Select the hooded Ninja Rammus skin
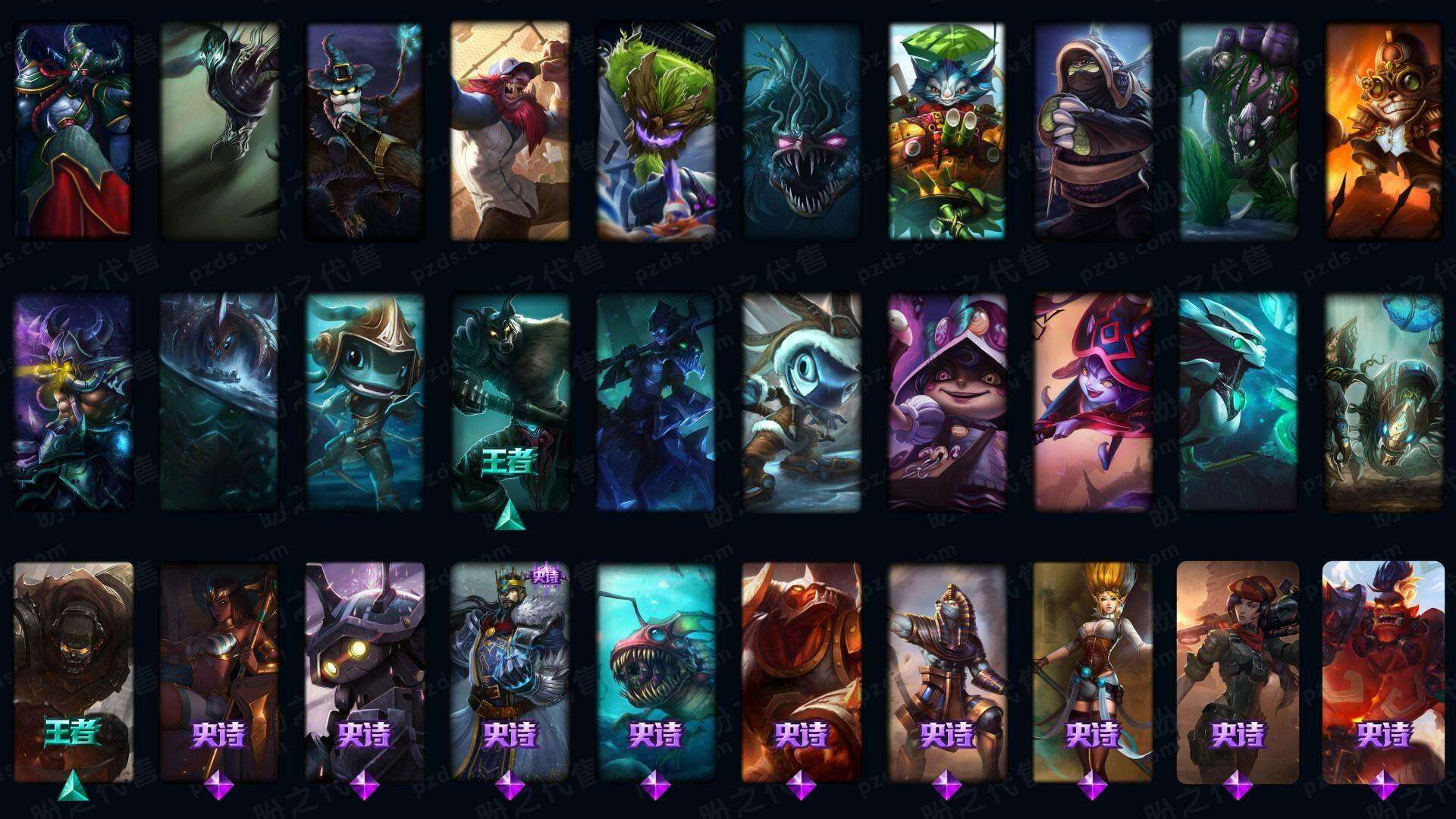 (x=1092, y=130)
